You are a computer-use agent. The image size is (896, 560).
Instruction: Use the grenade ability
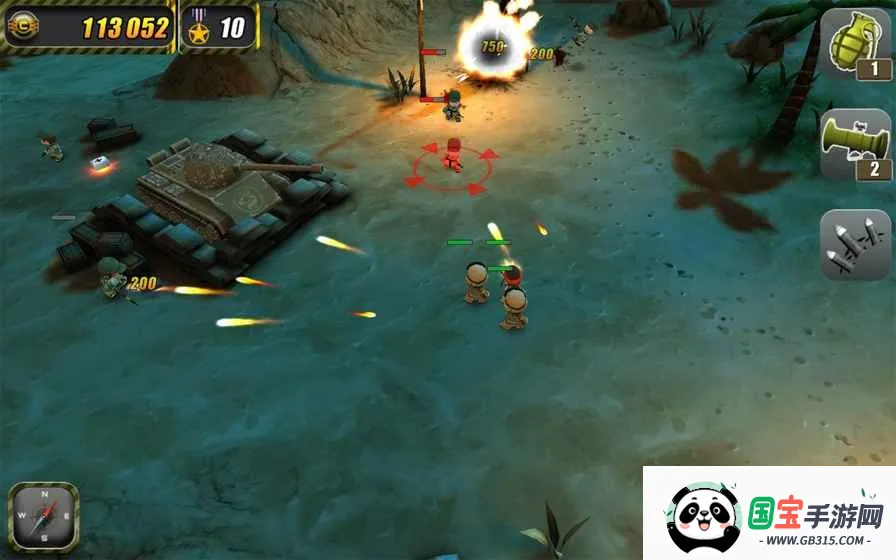855,46
